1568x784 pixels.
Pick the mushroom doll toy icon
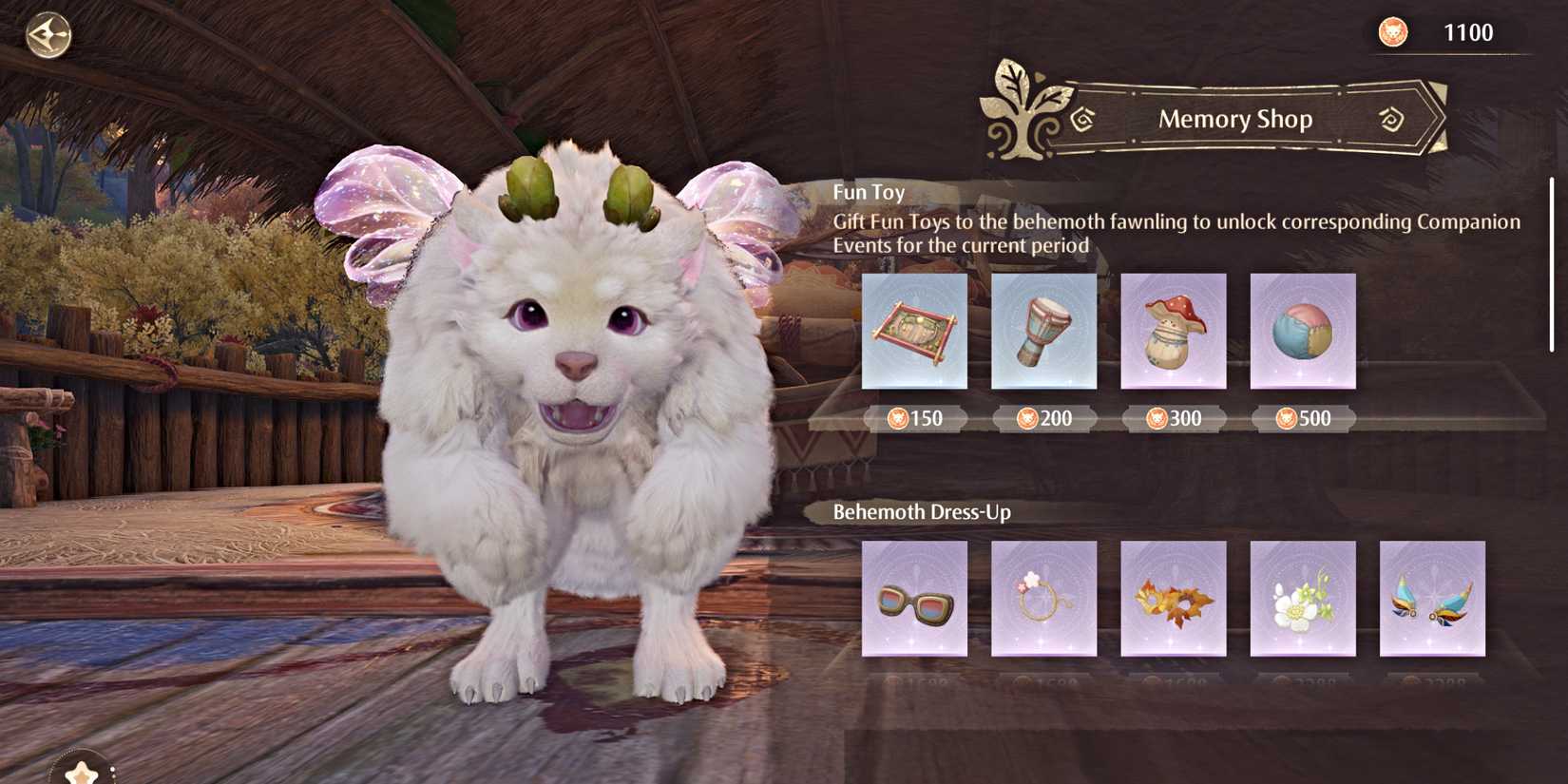[1173, 331]
